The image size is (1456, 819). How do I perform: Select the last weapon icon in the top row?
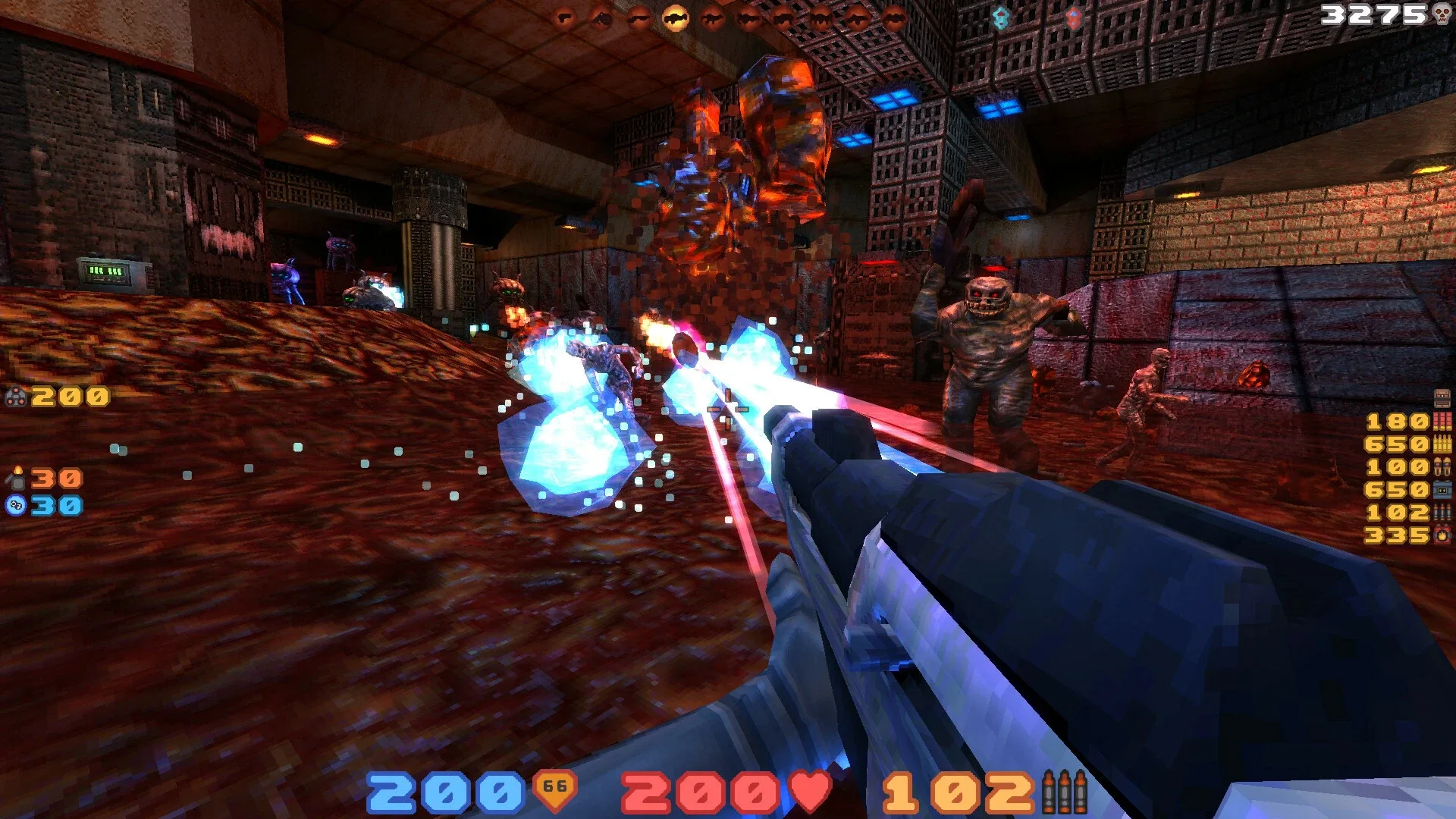[896, 17]
